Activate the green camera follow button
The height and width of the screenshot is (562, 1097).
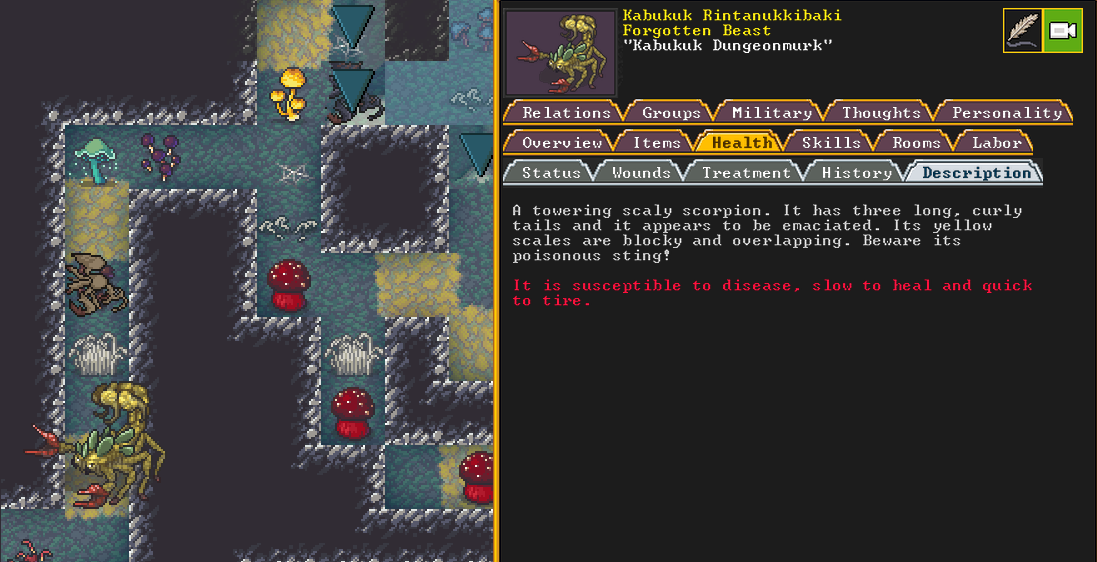tap(1062, 30)
